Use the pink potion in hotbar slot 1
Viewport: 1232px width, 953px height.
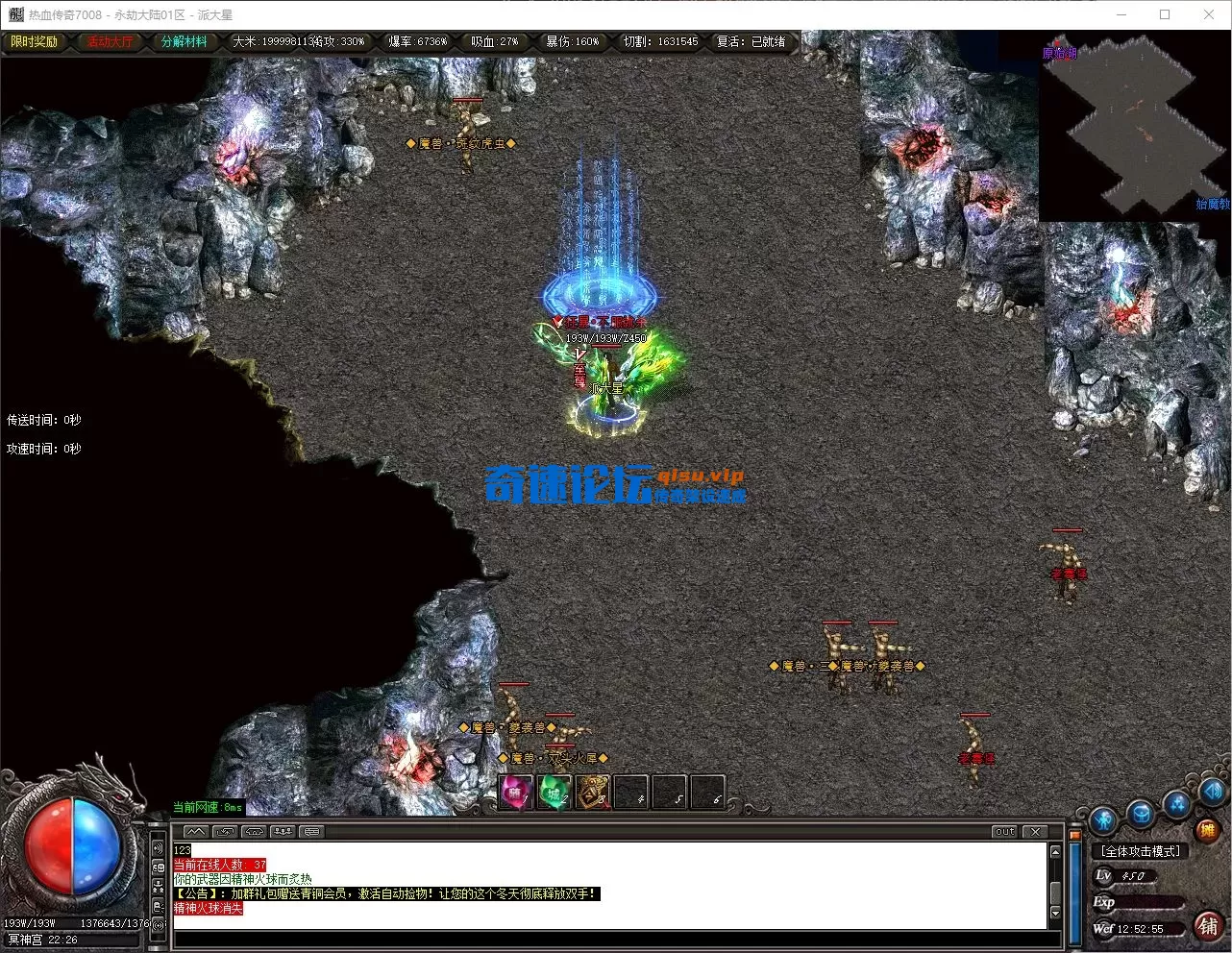pos(516,793)
